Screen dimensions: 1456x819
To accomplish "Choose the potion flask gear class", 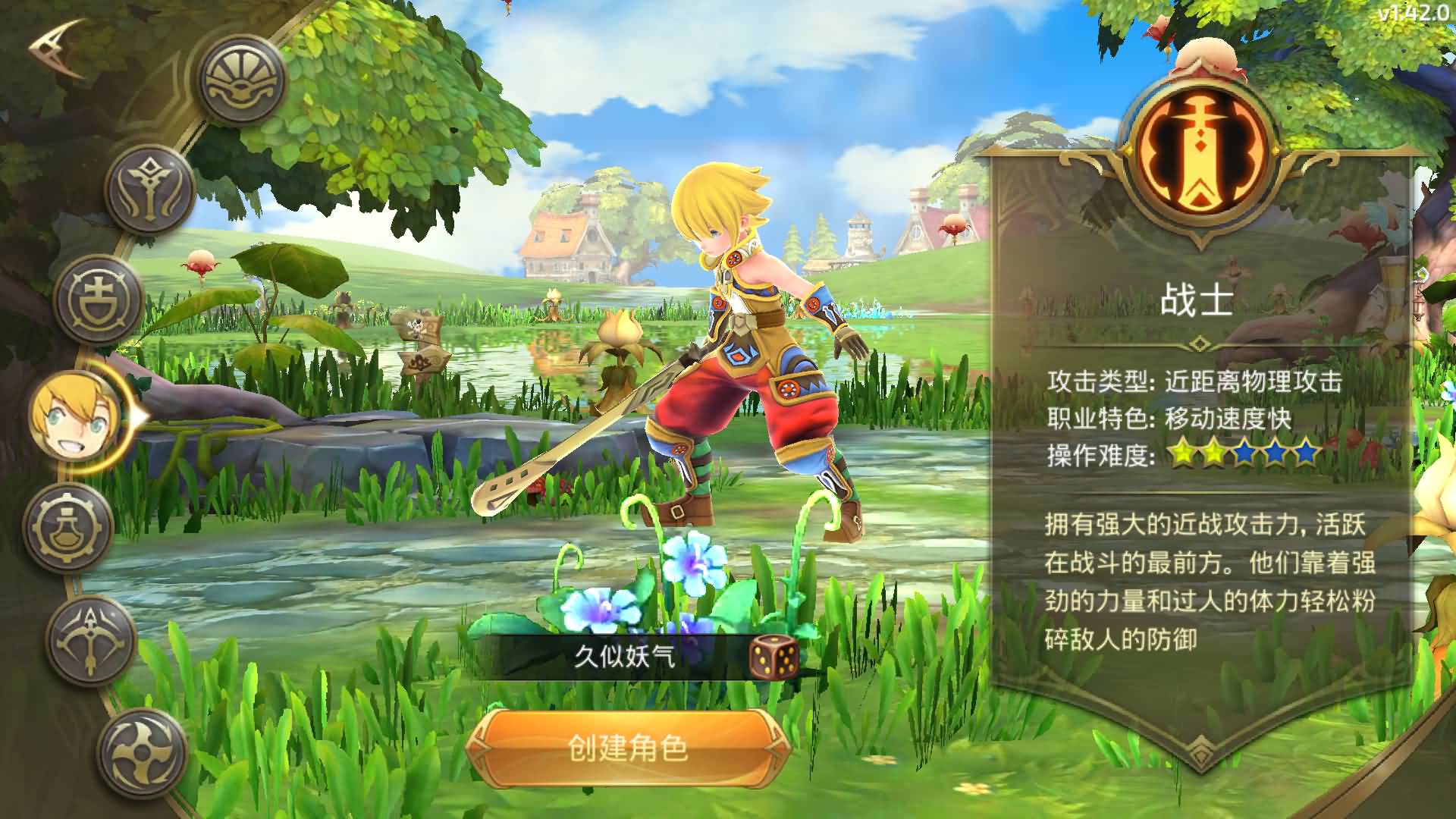I will (x=69, y=526).
